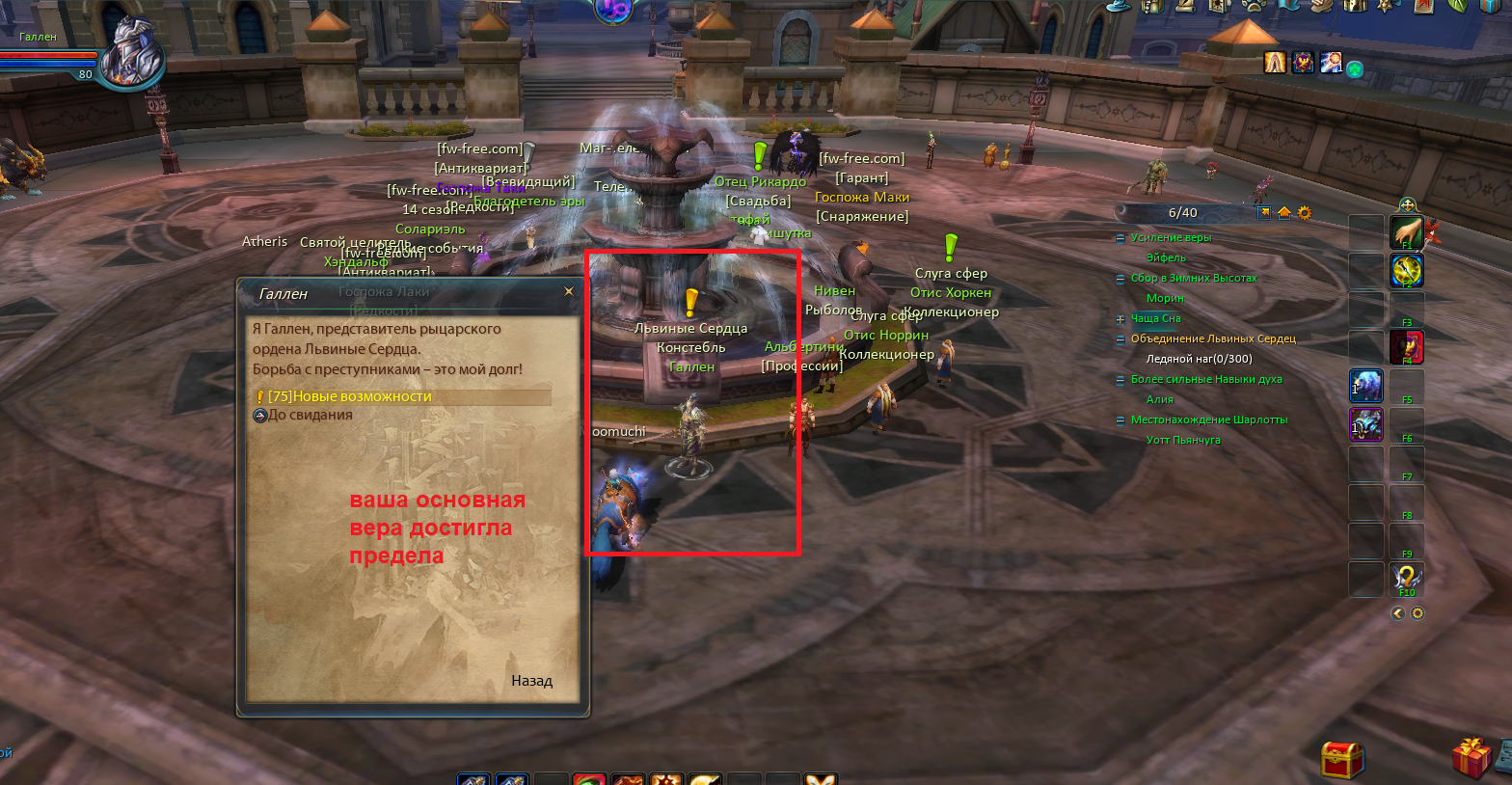Viewport: 1512px width, 785px height.
Task: Click the Назад button in the dialogue
Action: (531, 681)
